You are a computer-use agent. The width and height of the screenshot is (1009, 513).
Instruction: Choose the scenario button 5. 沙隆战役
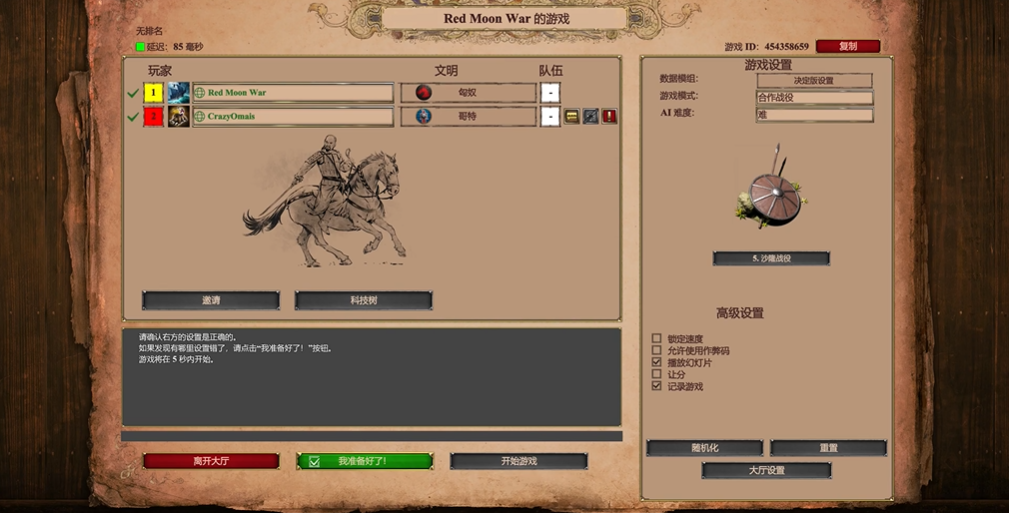coord(771,258)
